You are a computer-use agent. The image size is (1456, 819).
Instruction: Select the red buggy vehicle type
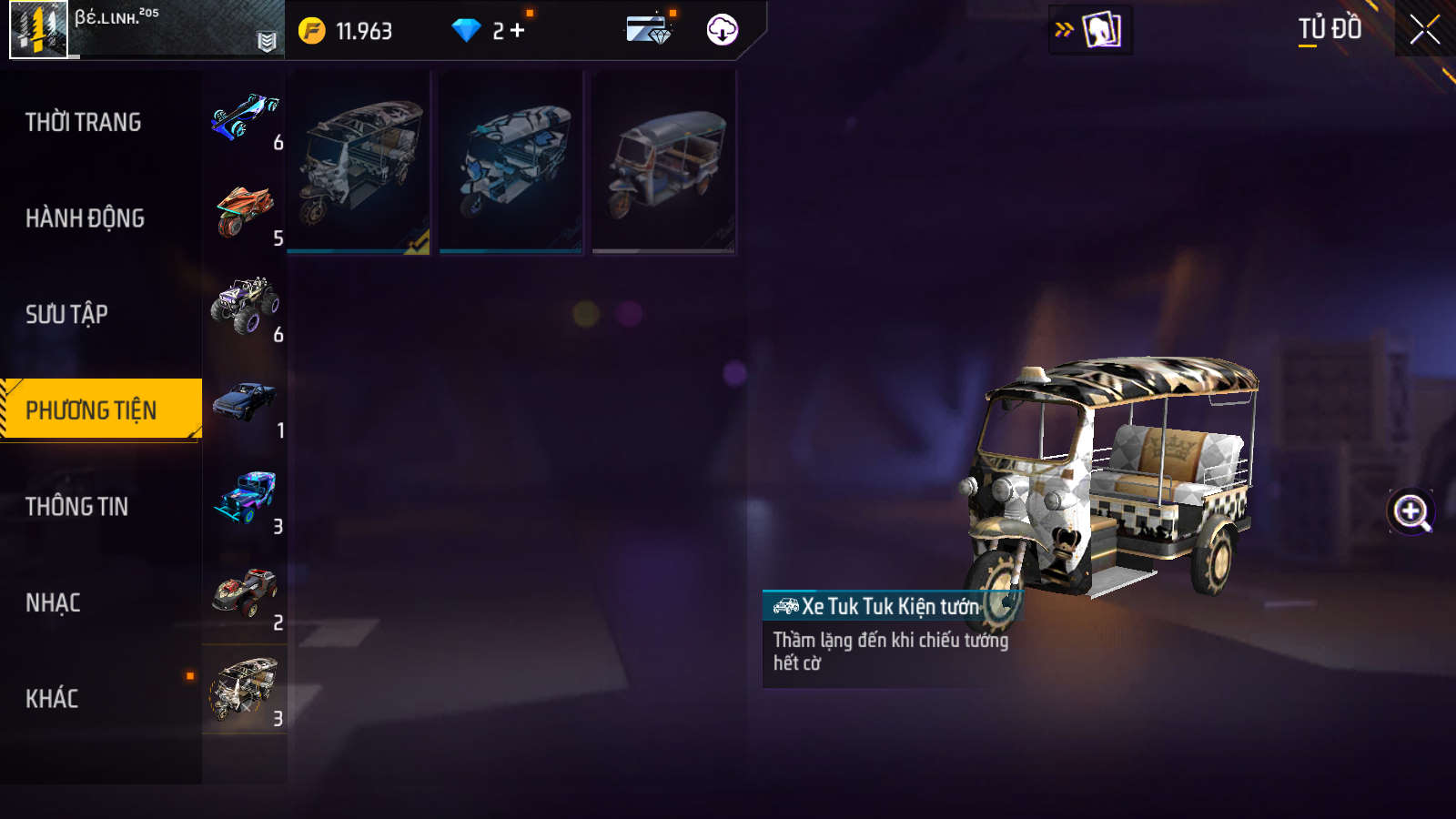(x=245, y=594)
